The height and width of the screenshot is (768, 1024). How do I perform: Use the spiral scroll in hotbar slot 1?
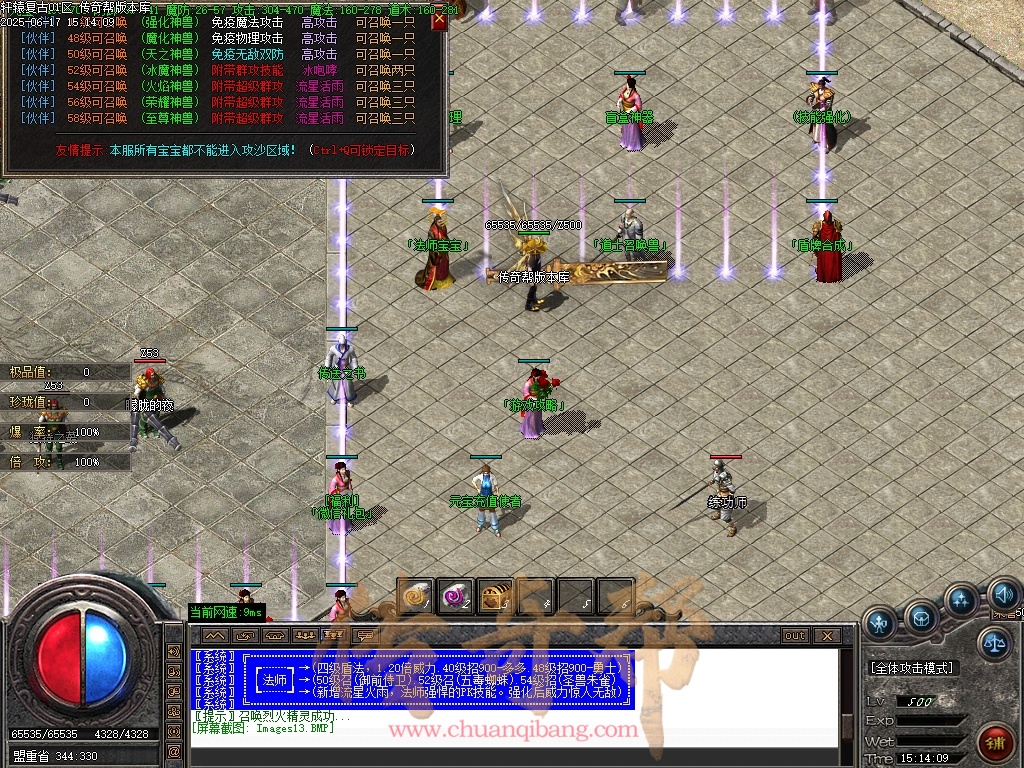(x=415, y=596)
